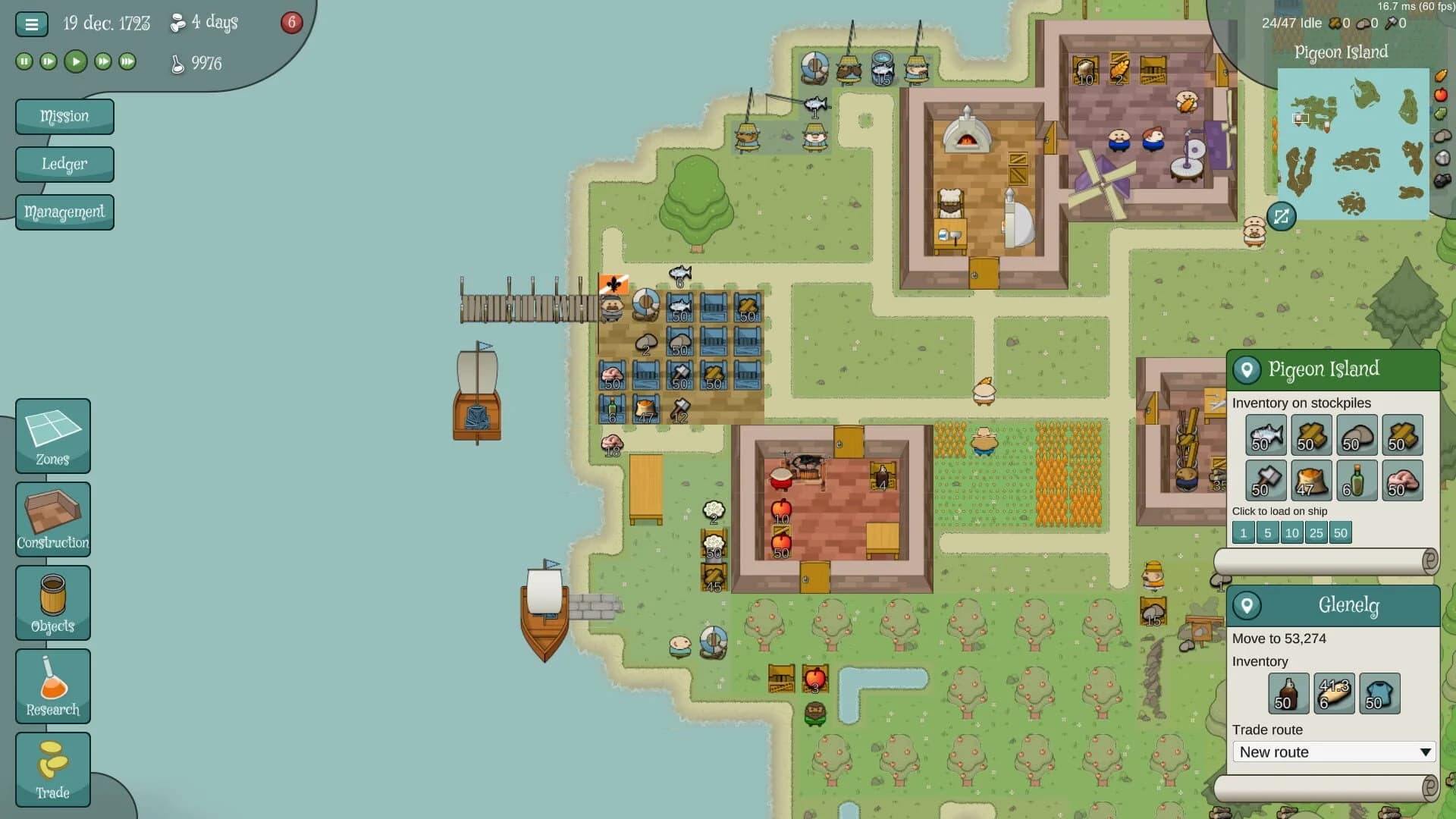This screenshot has width=1456, height=819.
Task: Click the red notification badge showing 6
Action: pos(292,23)
